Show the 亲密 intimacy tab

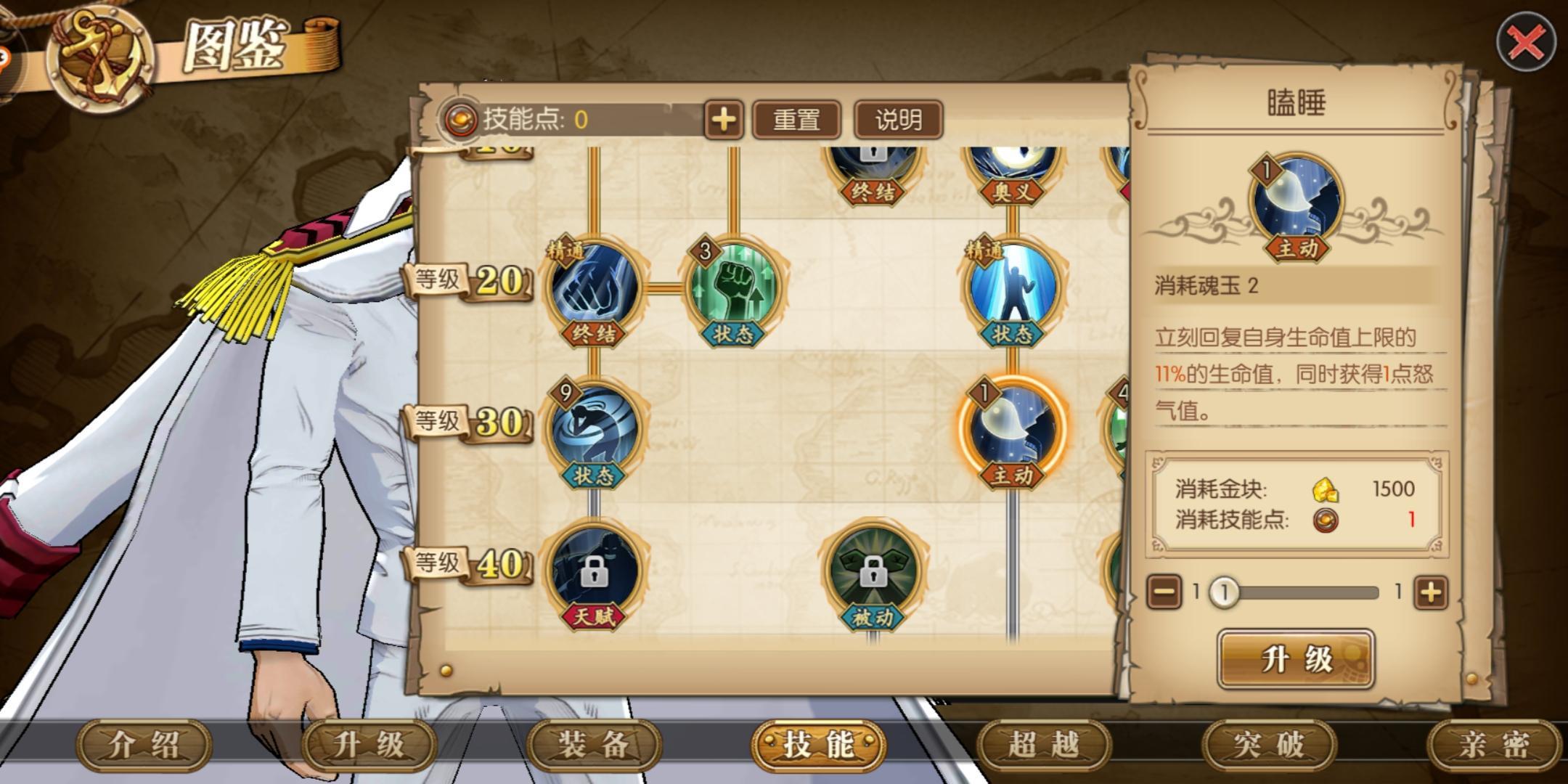1494,745
